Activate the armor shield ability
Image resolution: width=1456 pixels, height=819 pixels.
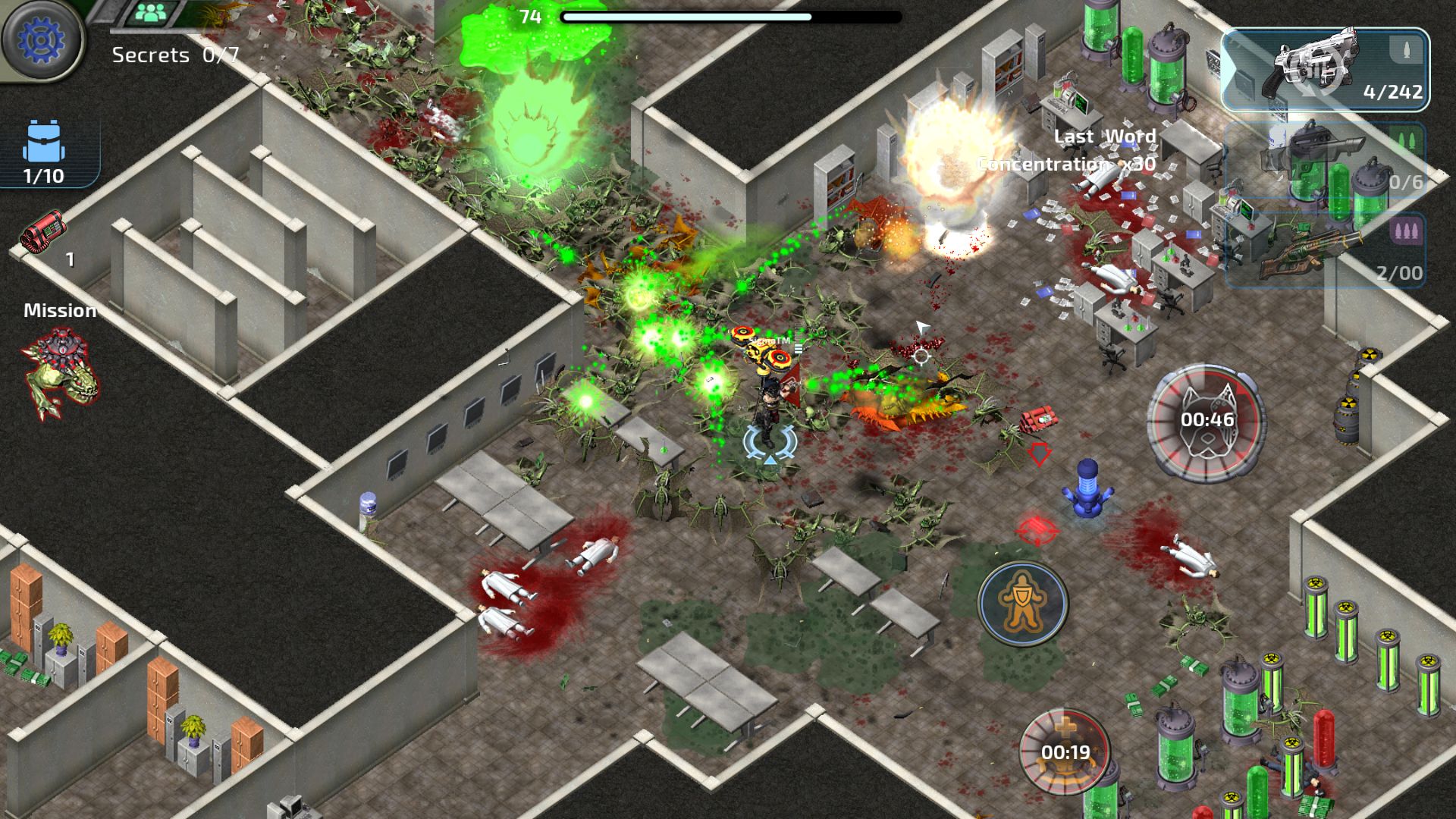click(x=1022, y=604)
